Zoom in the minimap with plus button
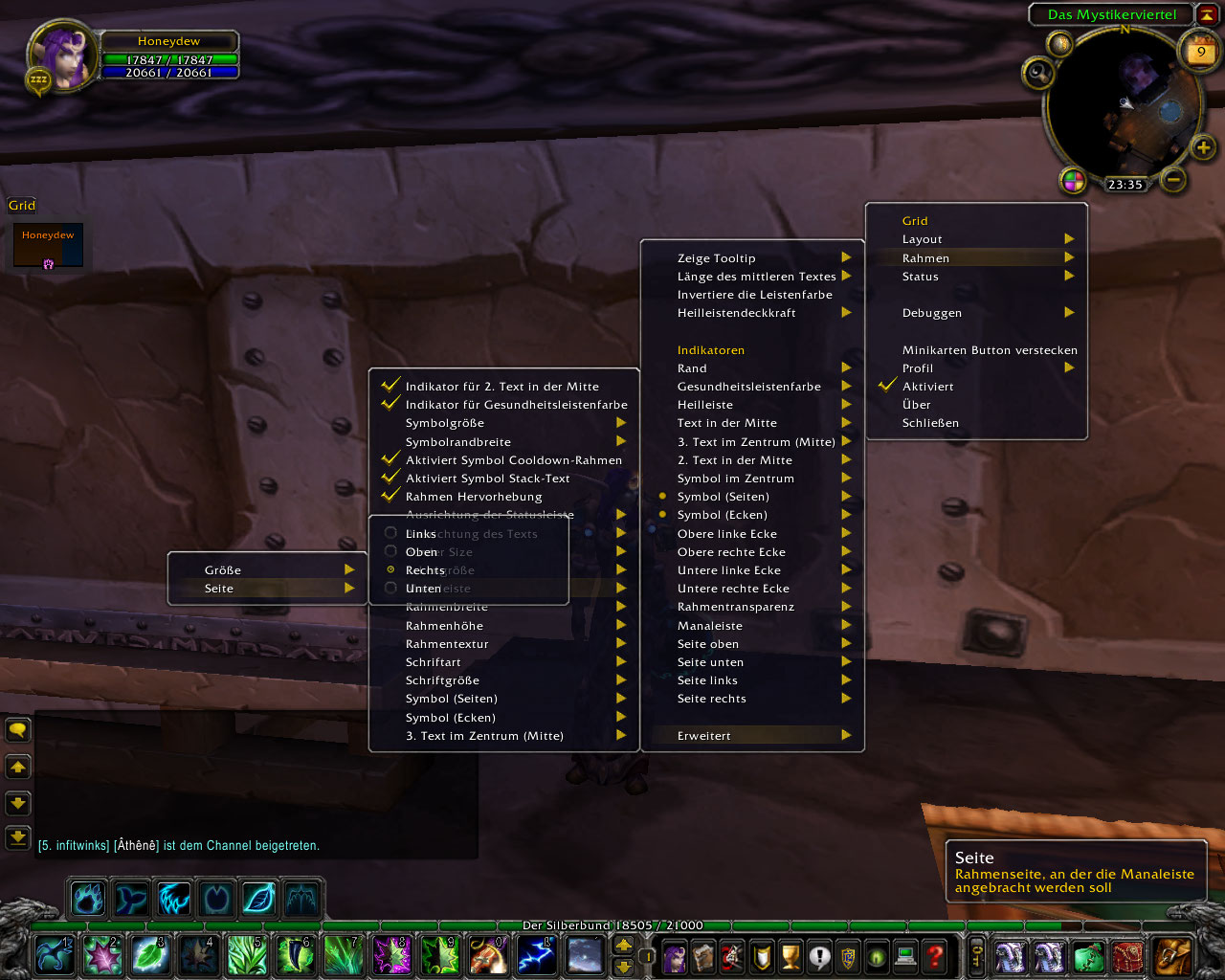 point(1203,147)
